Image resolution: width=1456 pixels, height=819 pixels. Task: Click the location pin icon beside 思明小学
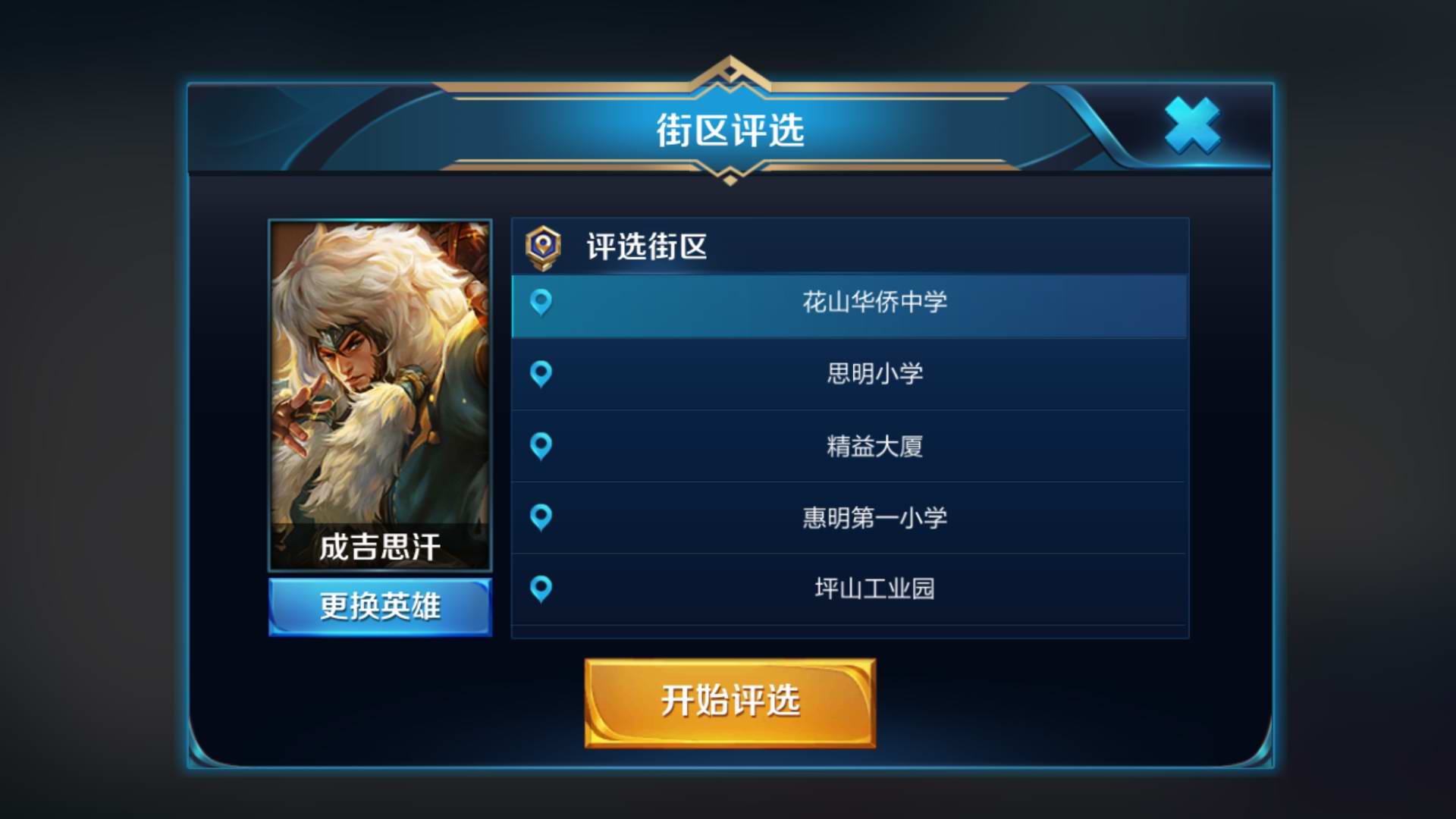[541, 373]
